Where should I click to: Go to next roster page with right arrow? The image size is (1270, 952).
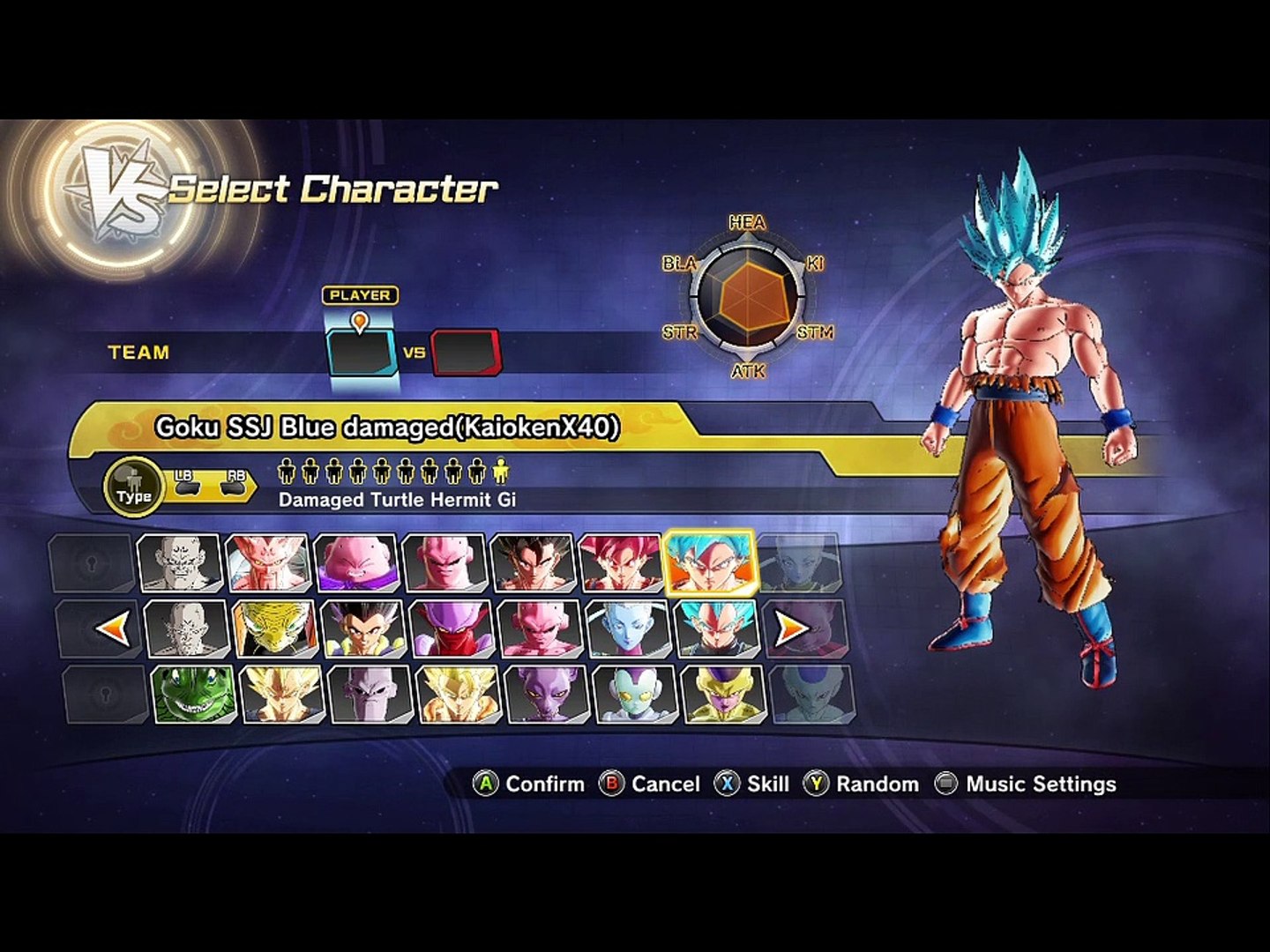coord(791,628)
